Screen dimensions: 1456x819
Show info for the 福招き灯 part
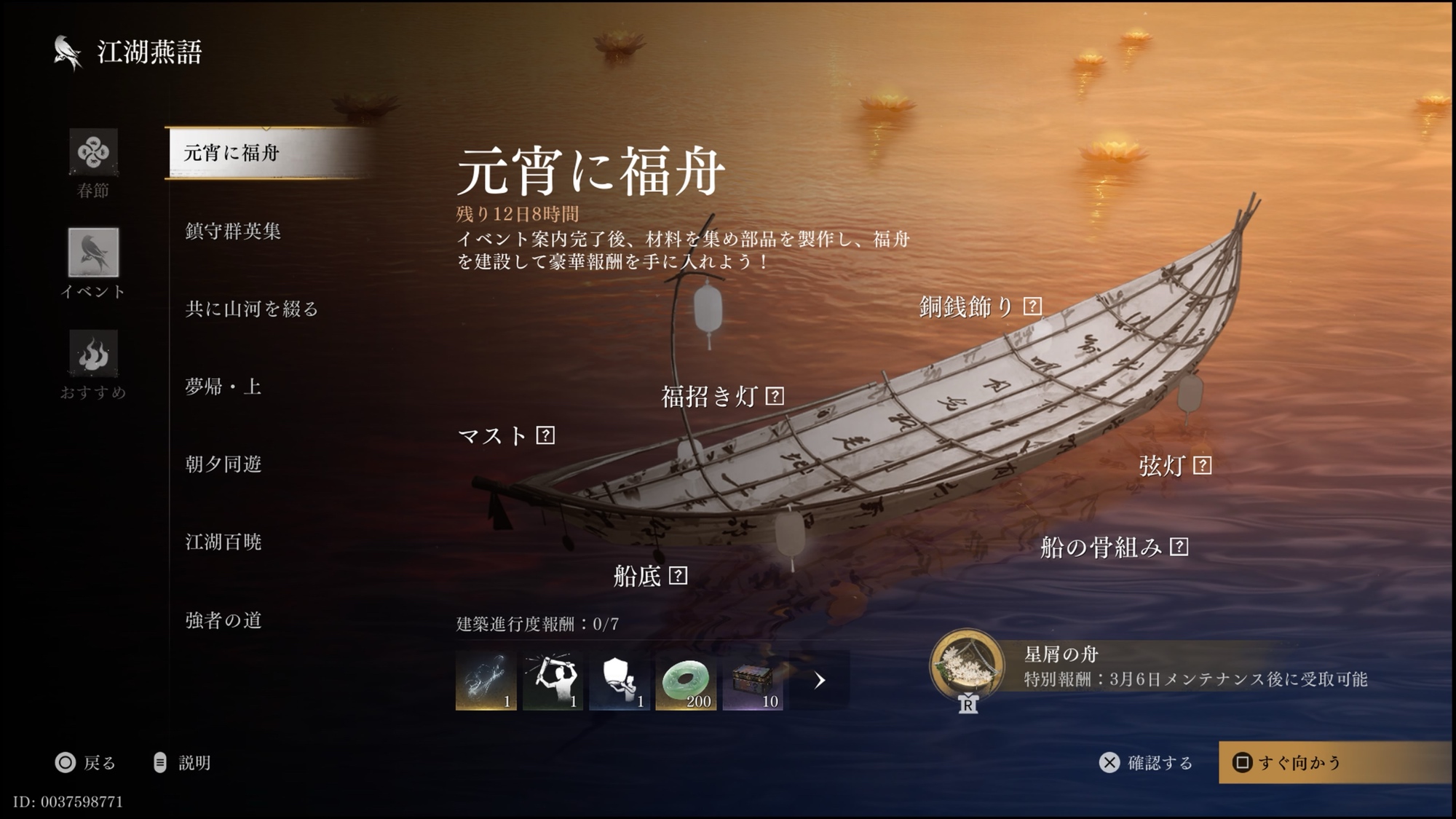pos(775,396)
